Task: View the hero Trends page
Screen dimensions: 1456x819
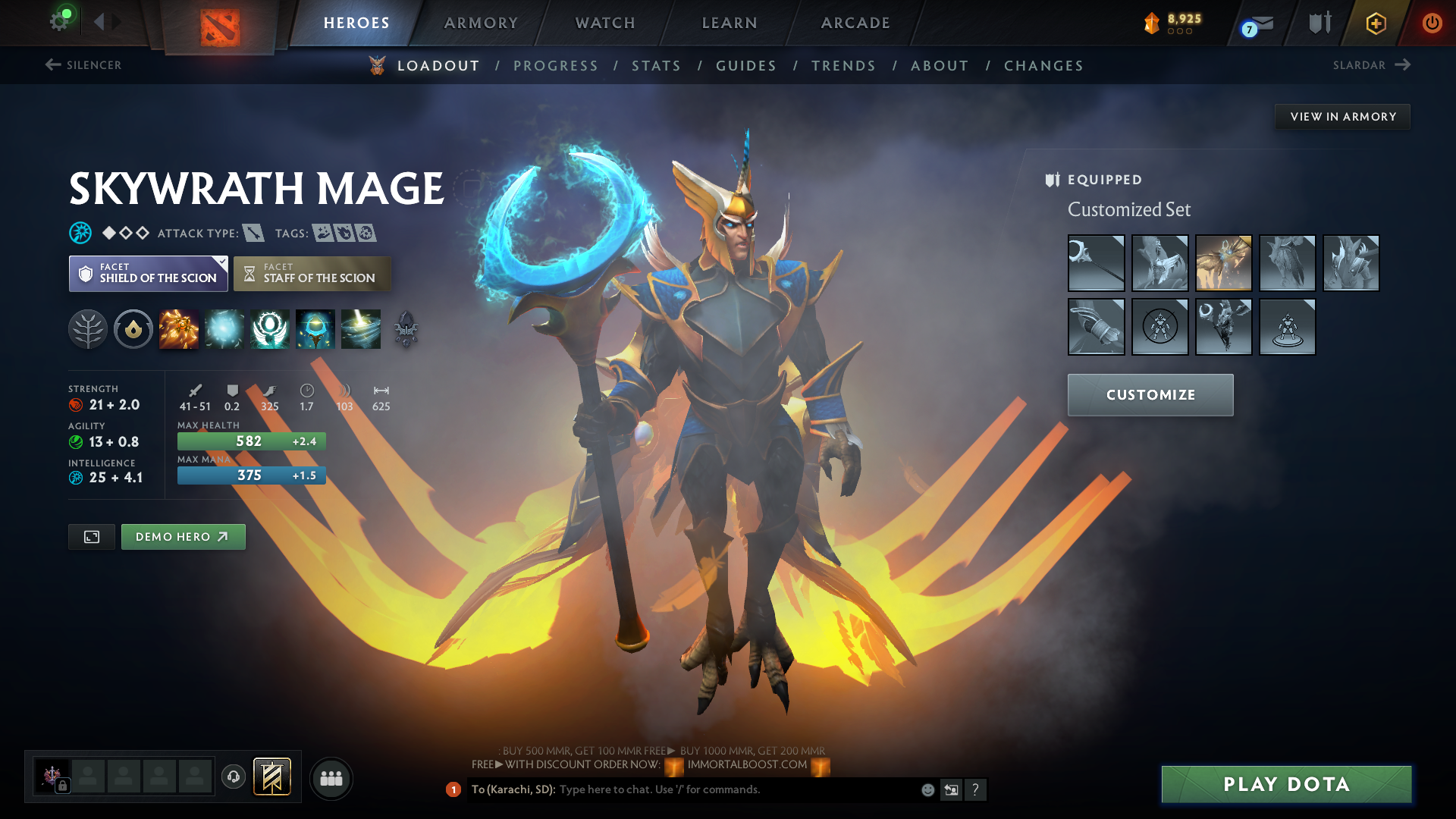Action: click(843, 66)
